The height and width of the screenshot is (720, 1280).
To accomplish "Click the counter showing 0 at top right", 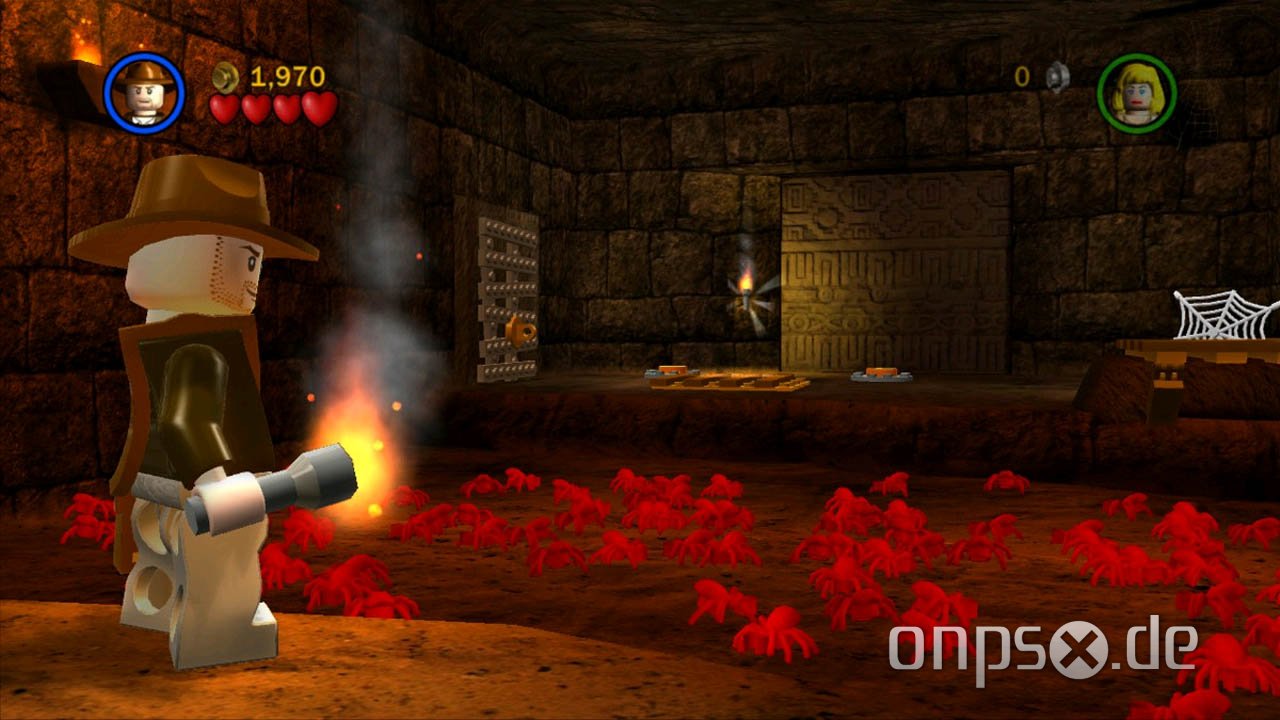I will point(1021,74).
